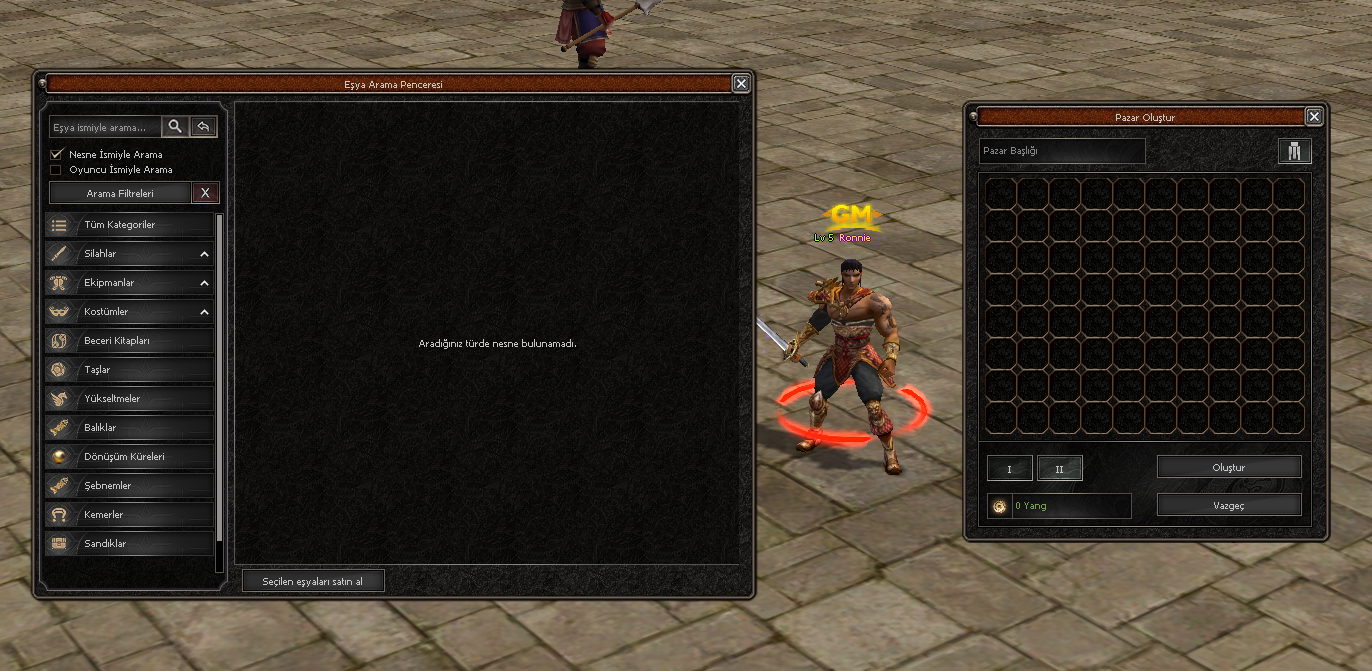1372x671 pixels.
Task: Cancel with the Vazgeç button
Action: (1229, 505)
